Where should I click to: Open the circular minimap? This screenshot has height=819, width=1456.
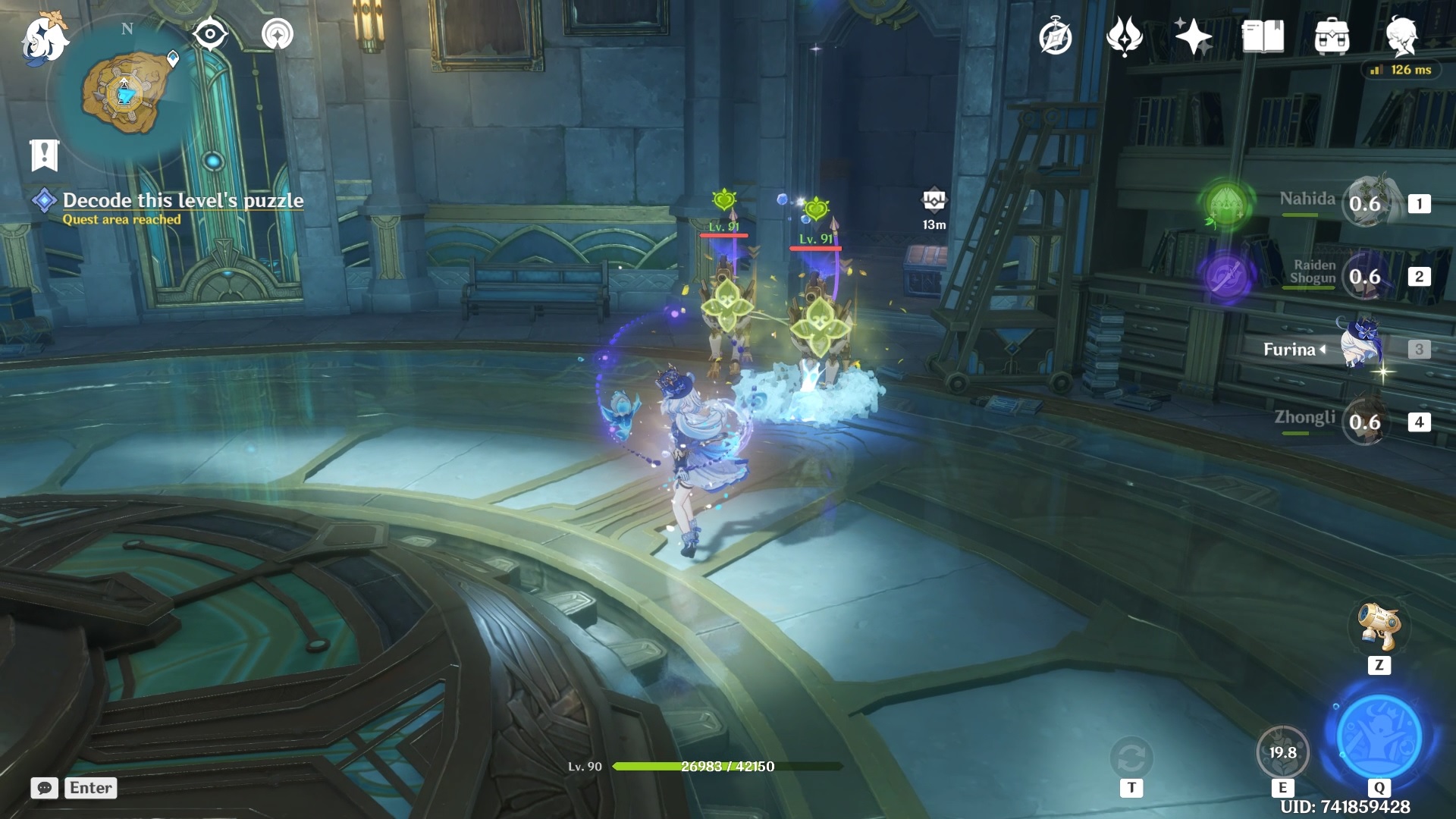point(125,93)
